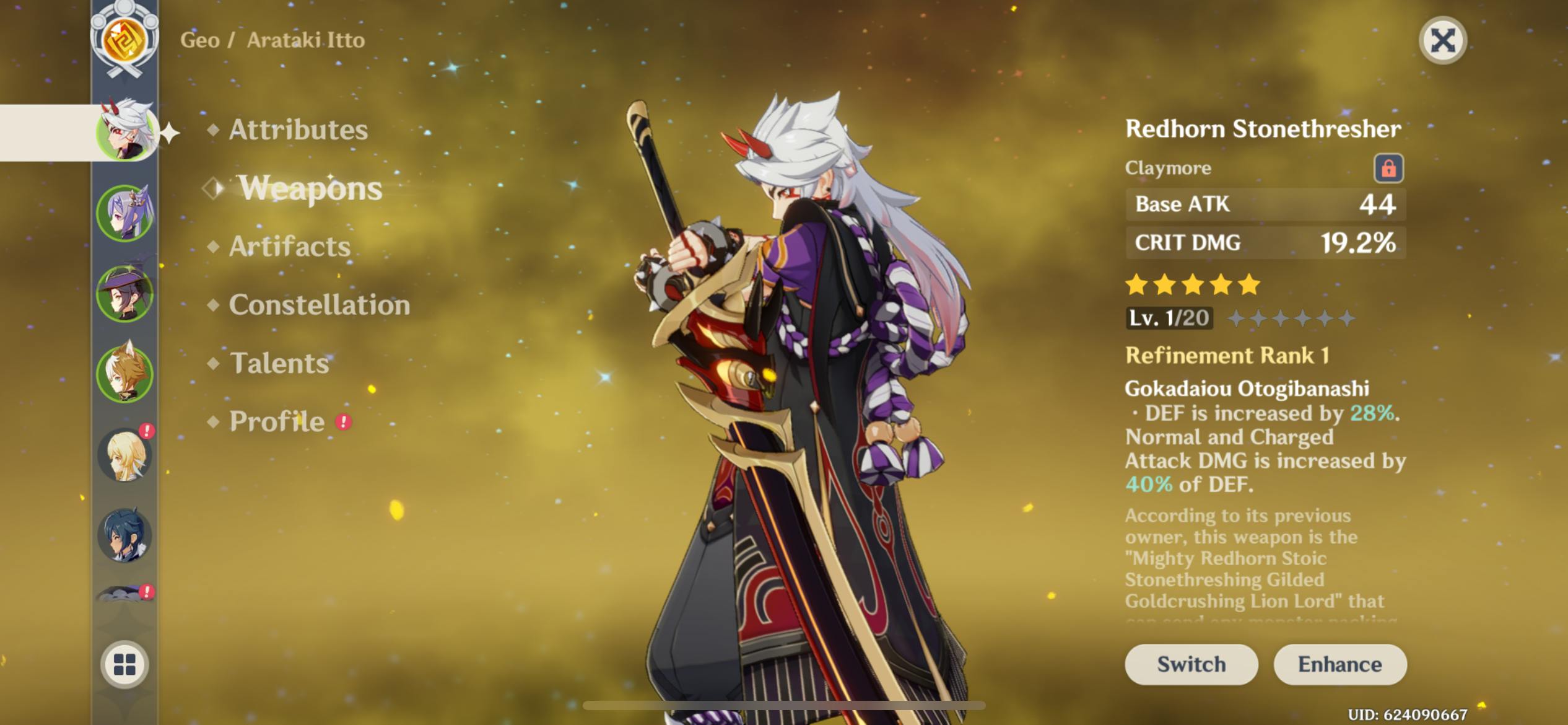Viewport: 1568px width, 725px height.
Task: Enhance the Redhorn Stonethresher
Action: [x=1339, y=664]
